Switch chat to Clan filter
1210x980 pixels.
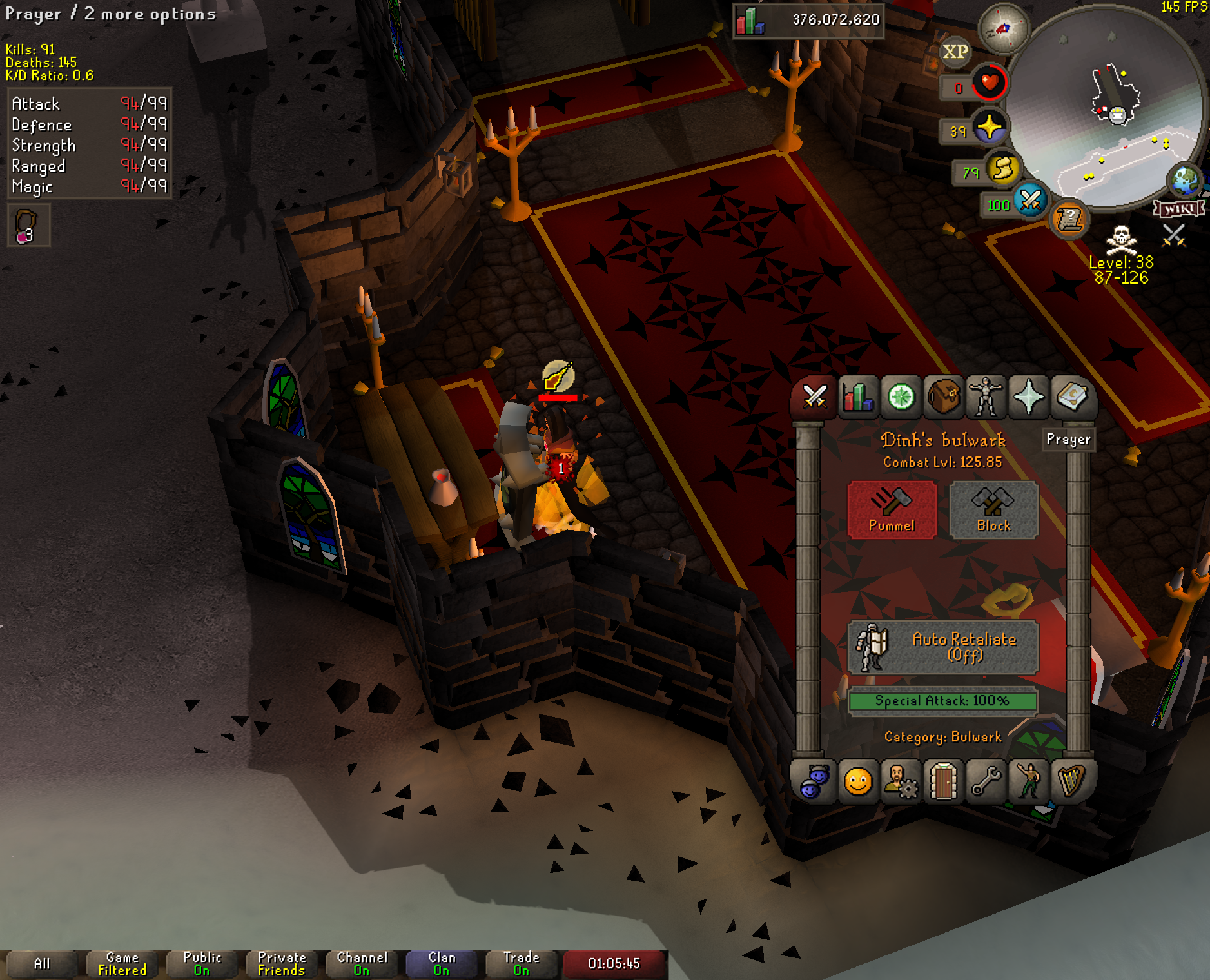coord(442,964)
